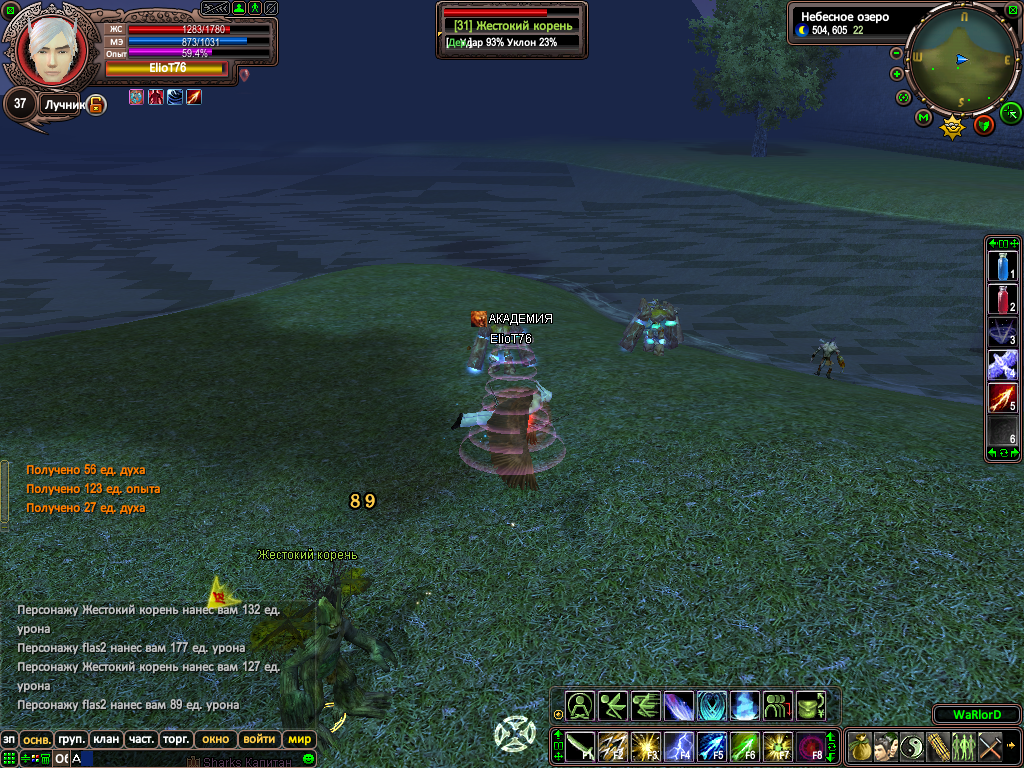Screen dimensions: 1024x768
Task: Drink the blue mana potion in slot 1
Action: (1002, 266)
